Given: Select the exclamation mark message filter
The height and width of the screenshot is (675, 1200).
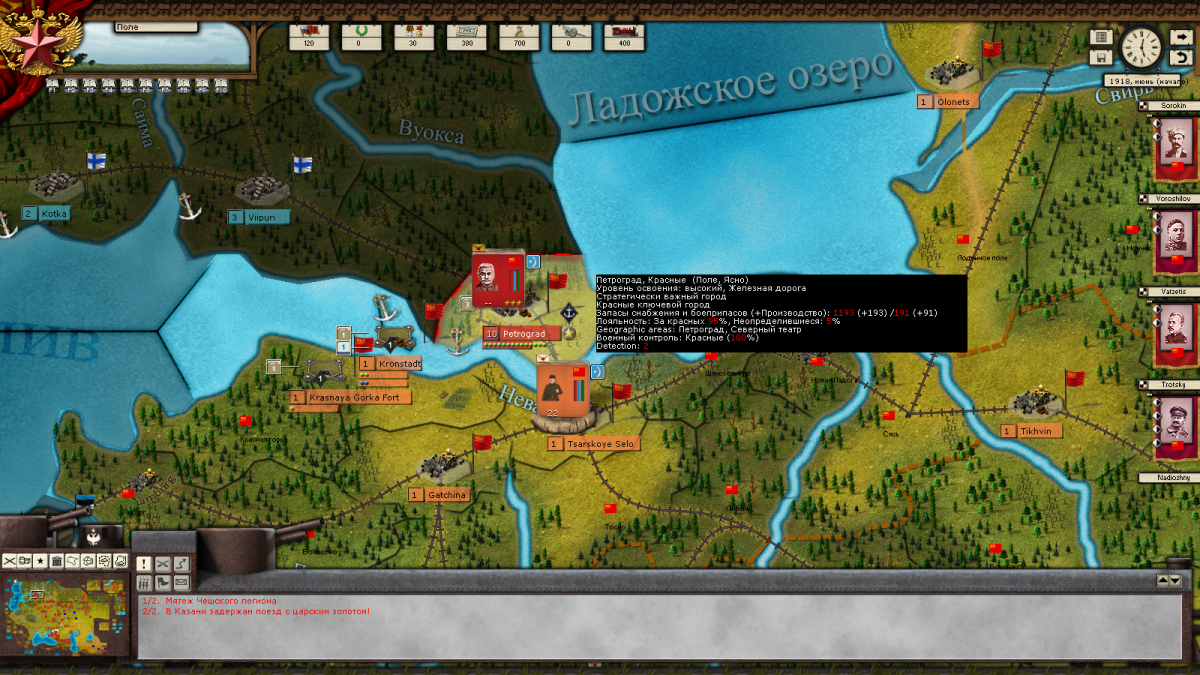Looking at the screenshot, I should [x=143, y=565].
